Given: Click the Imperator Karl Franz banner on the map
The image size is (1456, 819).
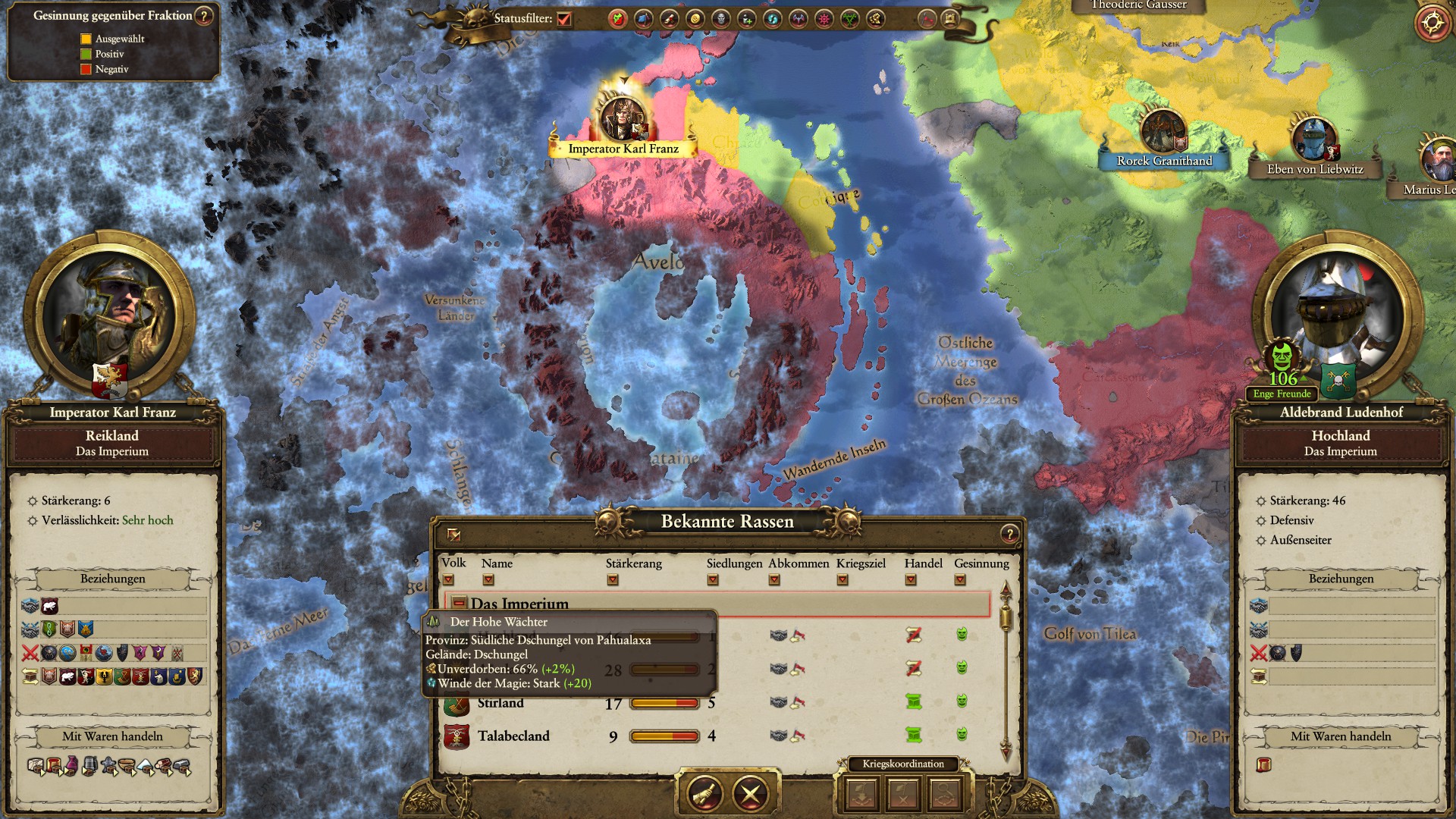Looking at the screenshot, I should [623, 149].
